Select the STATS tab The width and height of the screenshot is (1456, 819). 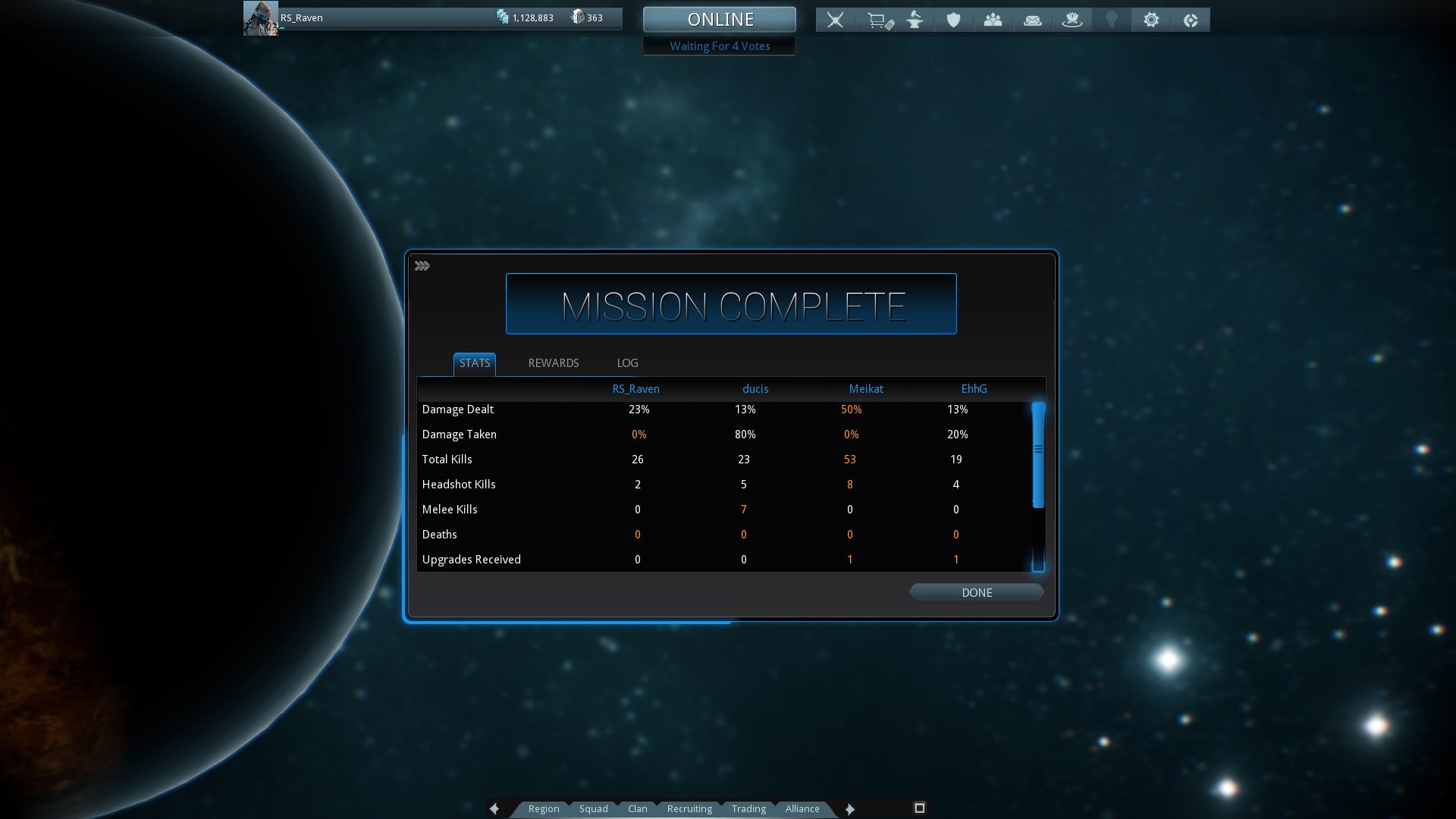(475, 363)
